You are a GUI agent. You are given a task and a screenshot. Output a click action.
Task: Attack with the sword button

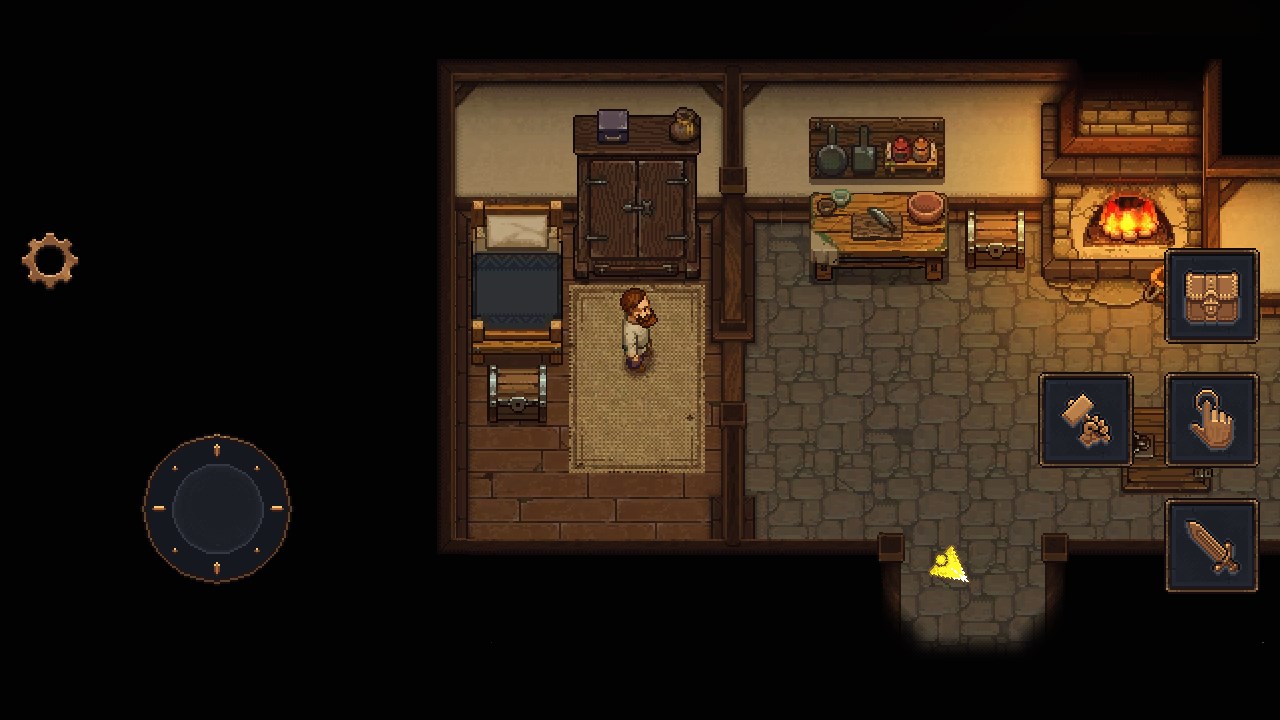[x=1211, y=546]
